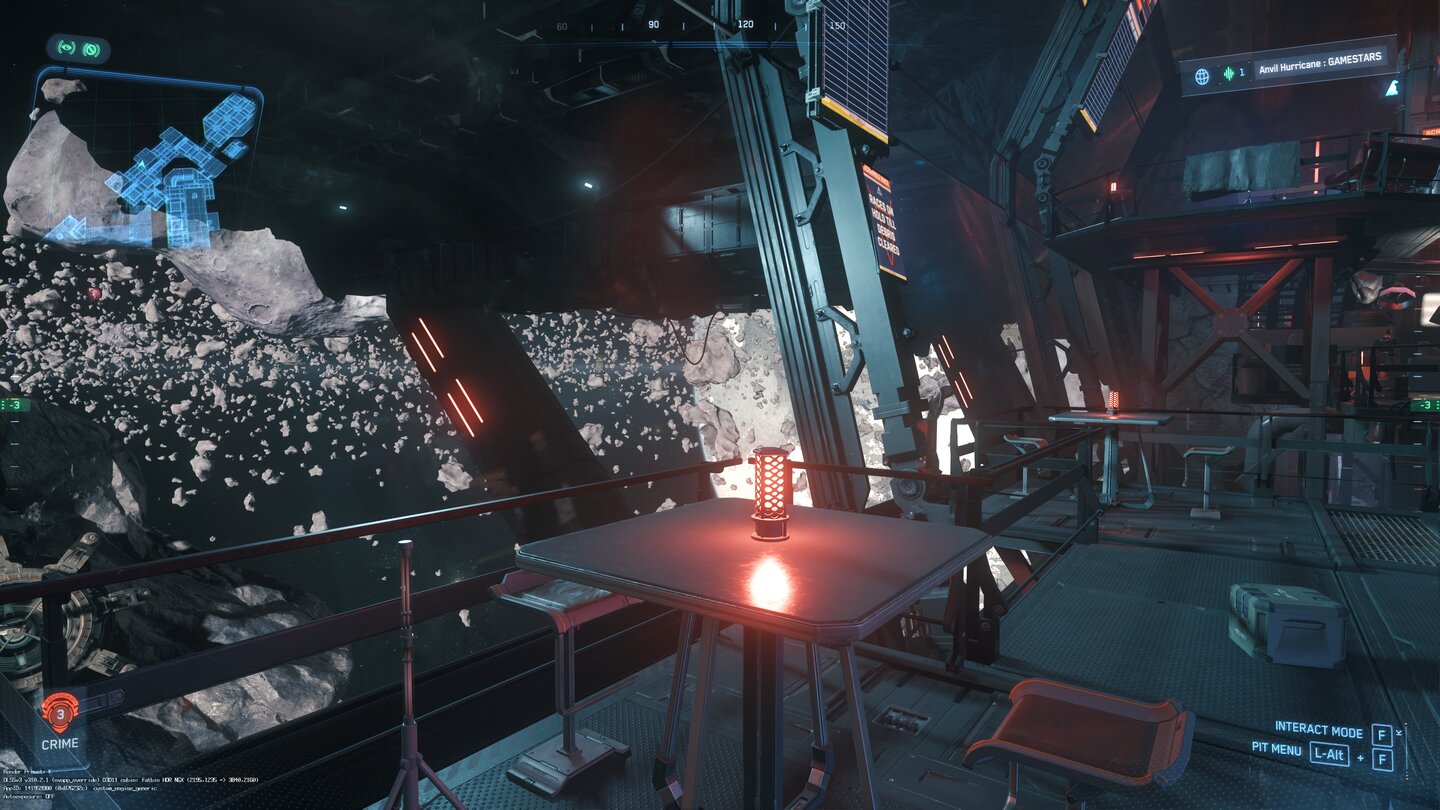Toggle minimap radar visibility with the eye icon

pos(65,48)
